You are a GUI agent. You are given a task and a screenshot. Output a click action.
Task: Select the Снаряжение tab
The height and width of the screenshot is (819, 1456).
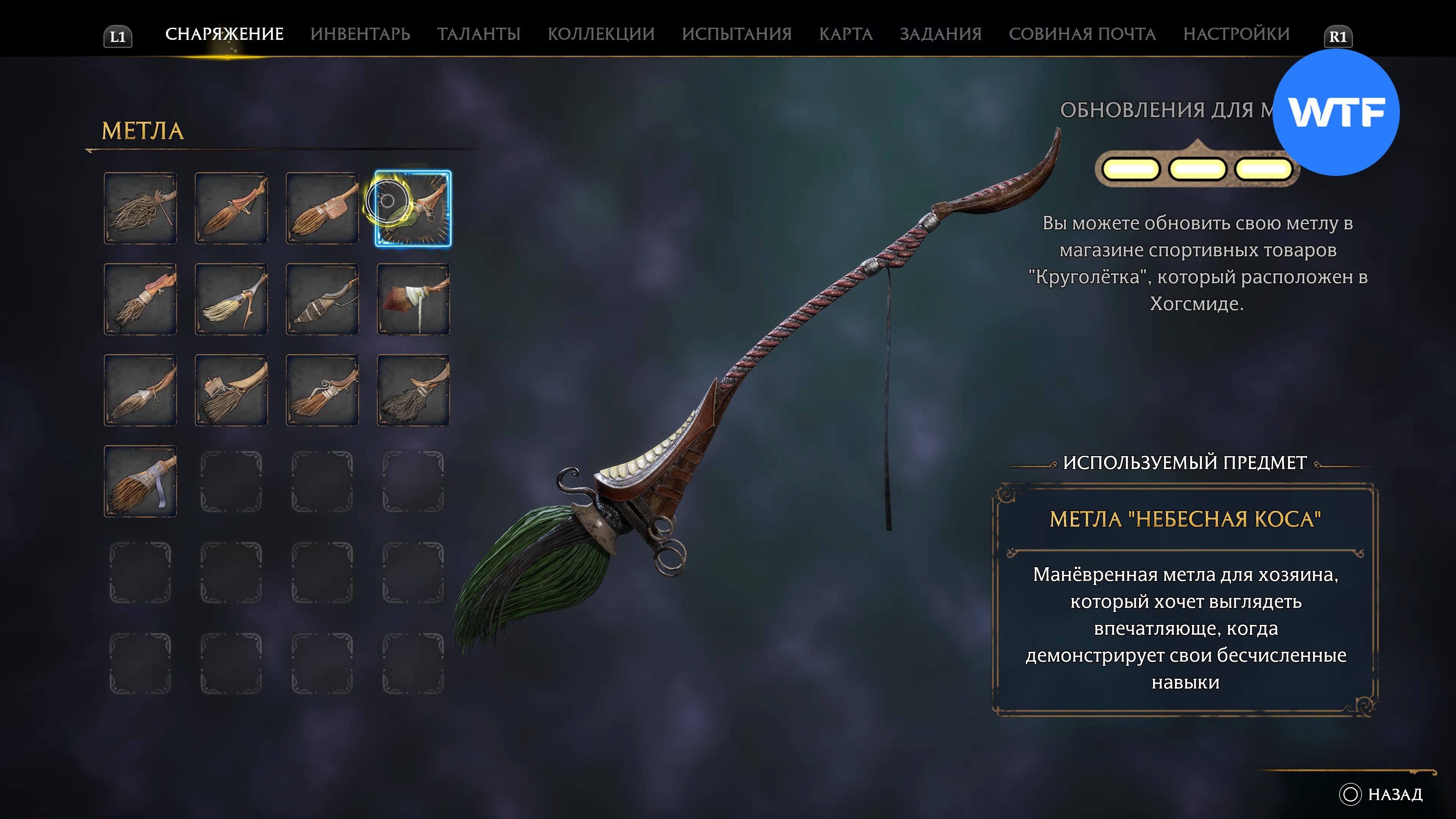(224, 34)
